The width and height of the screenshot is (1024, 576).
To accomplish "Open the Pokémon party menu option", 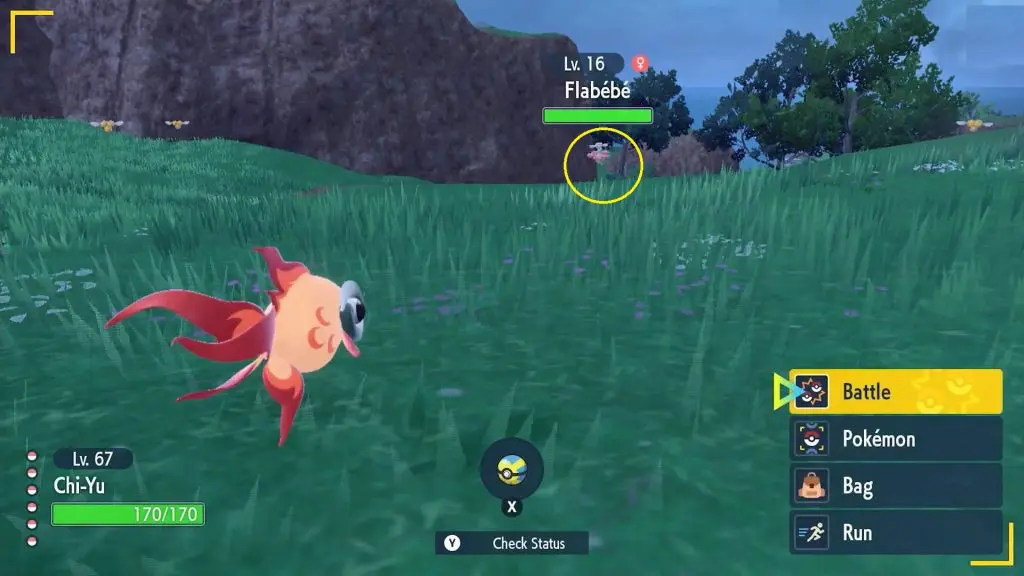I will click(x=896, y=439).
